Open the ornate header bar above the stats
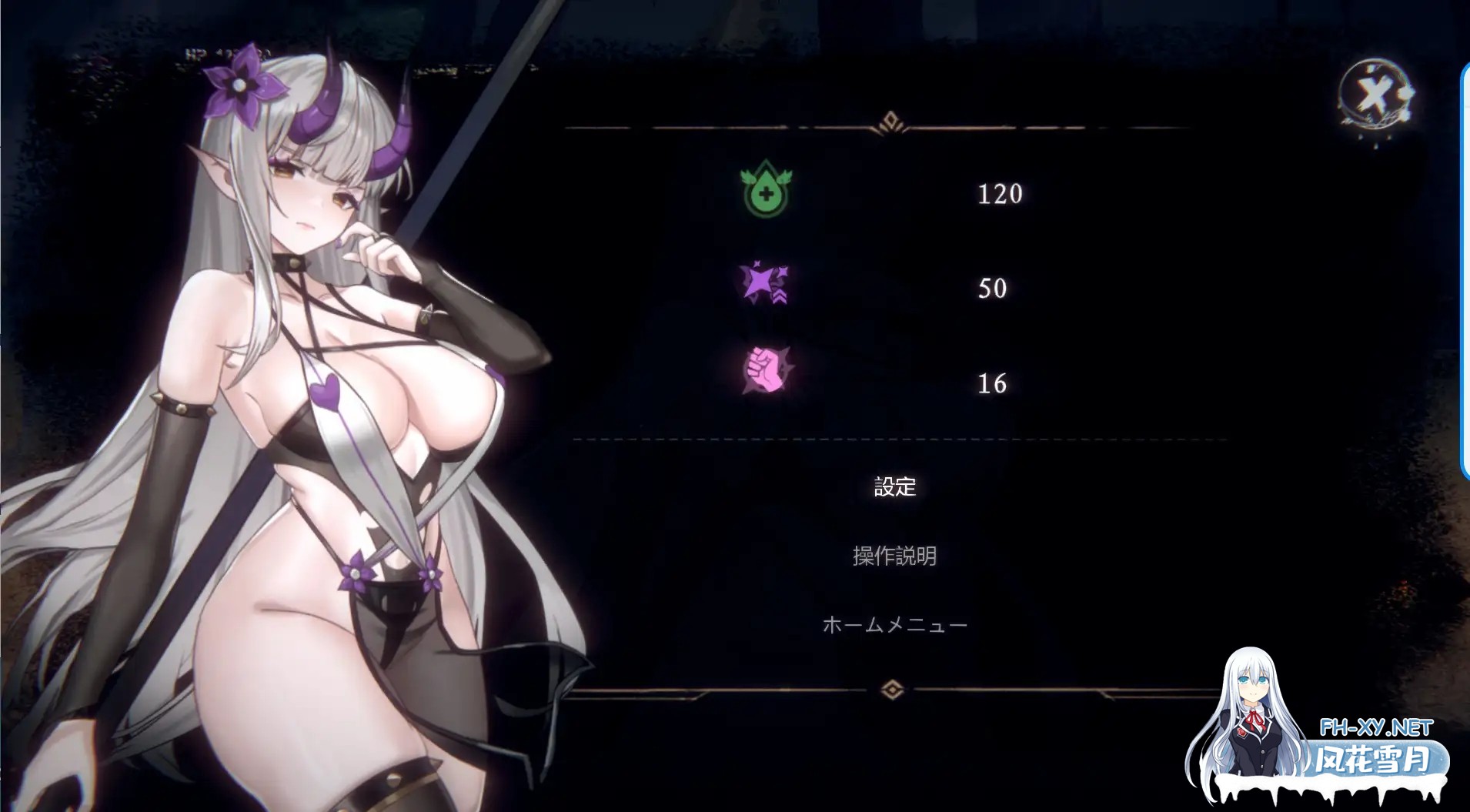 point(891,123)
